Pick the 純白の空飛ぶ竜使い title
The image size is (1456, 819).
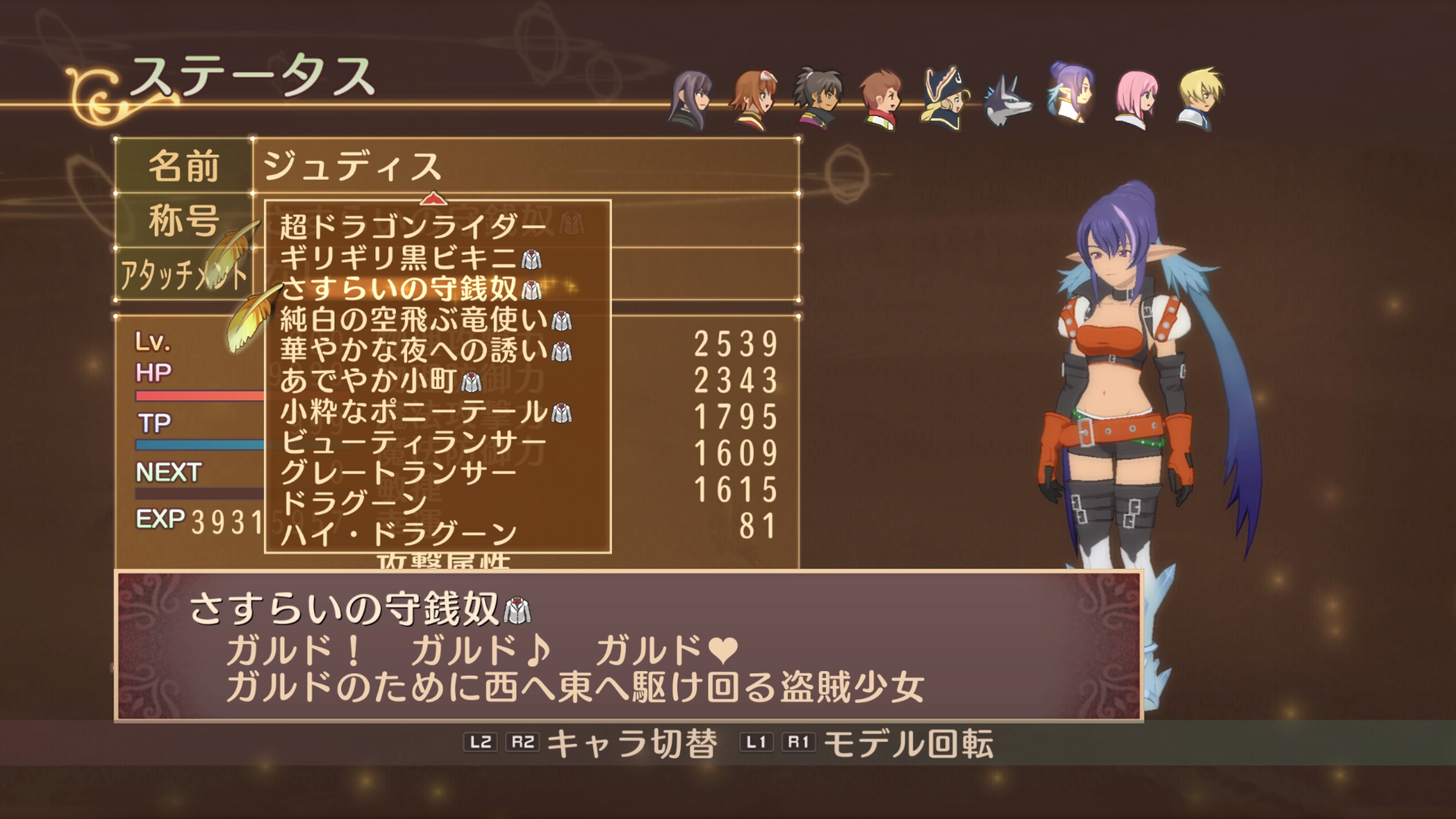pos(414,320)
